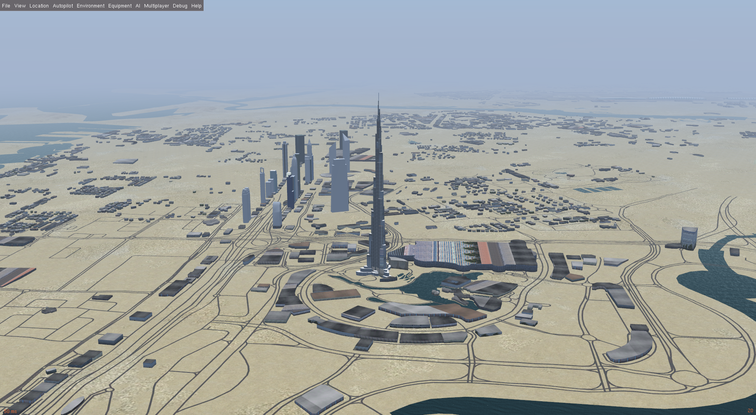Expand the Debug menu
756x415 pixels.
180,5
